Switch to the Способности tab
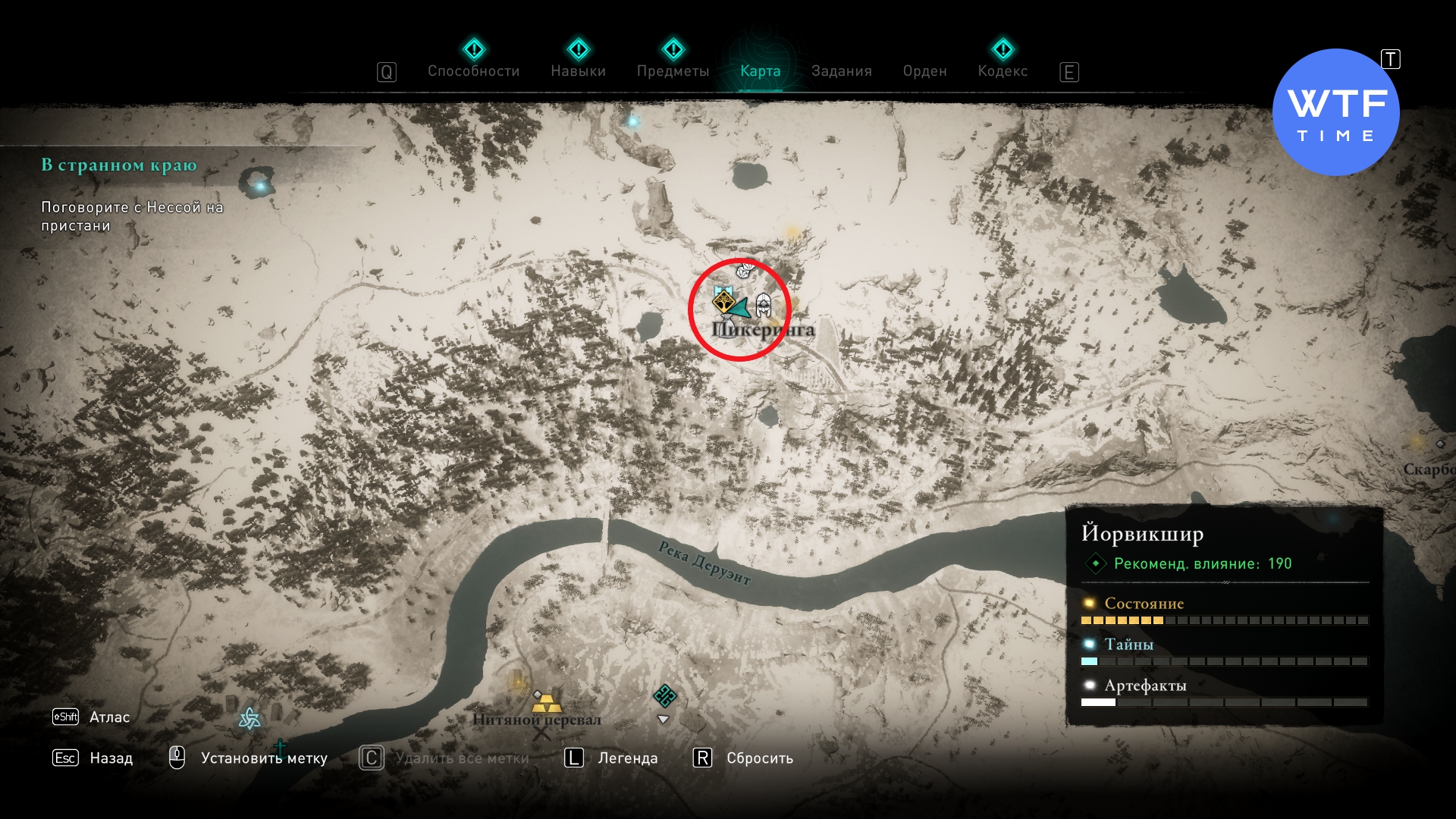Image resolution: width=1456 pixels, height=819 pixels. click(473, 71)
